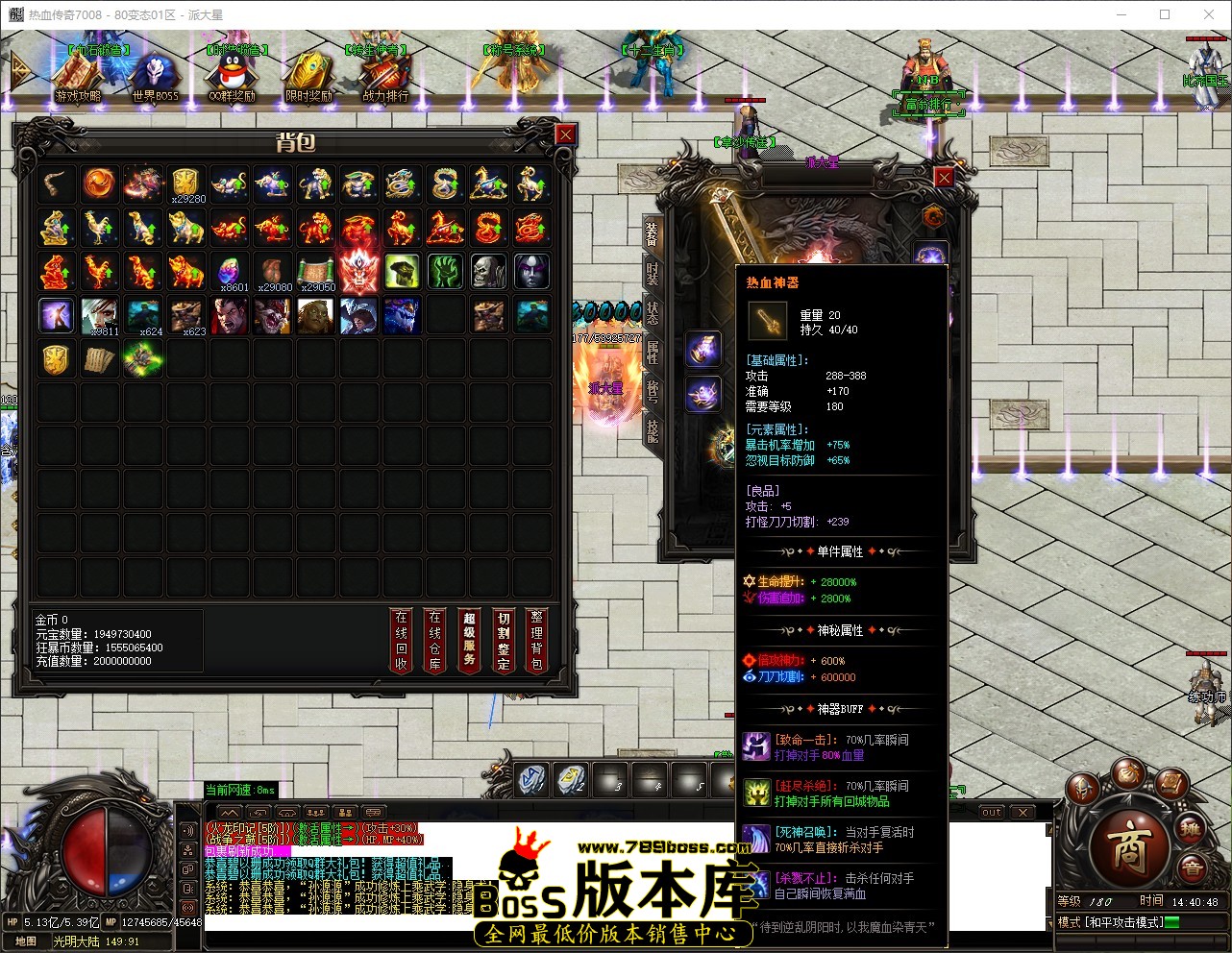Collapse the chat window with the chevron
Screen dimensions: 1232x953
(x=231, y=813)
